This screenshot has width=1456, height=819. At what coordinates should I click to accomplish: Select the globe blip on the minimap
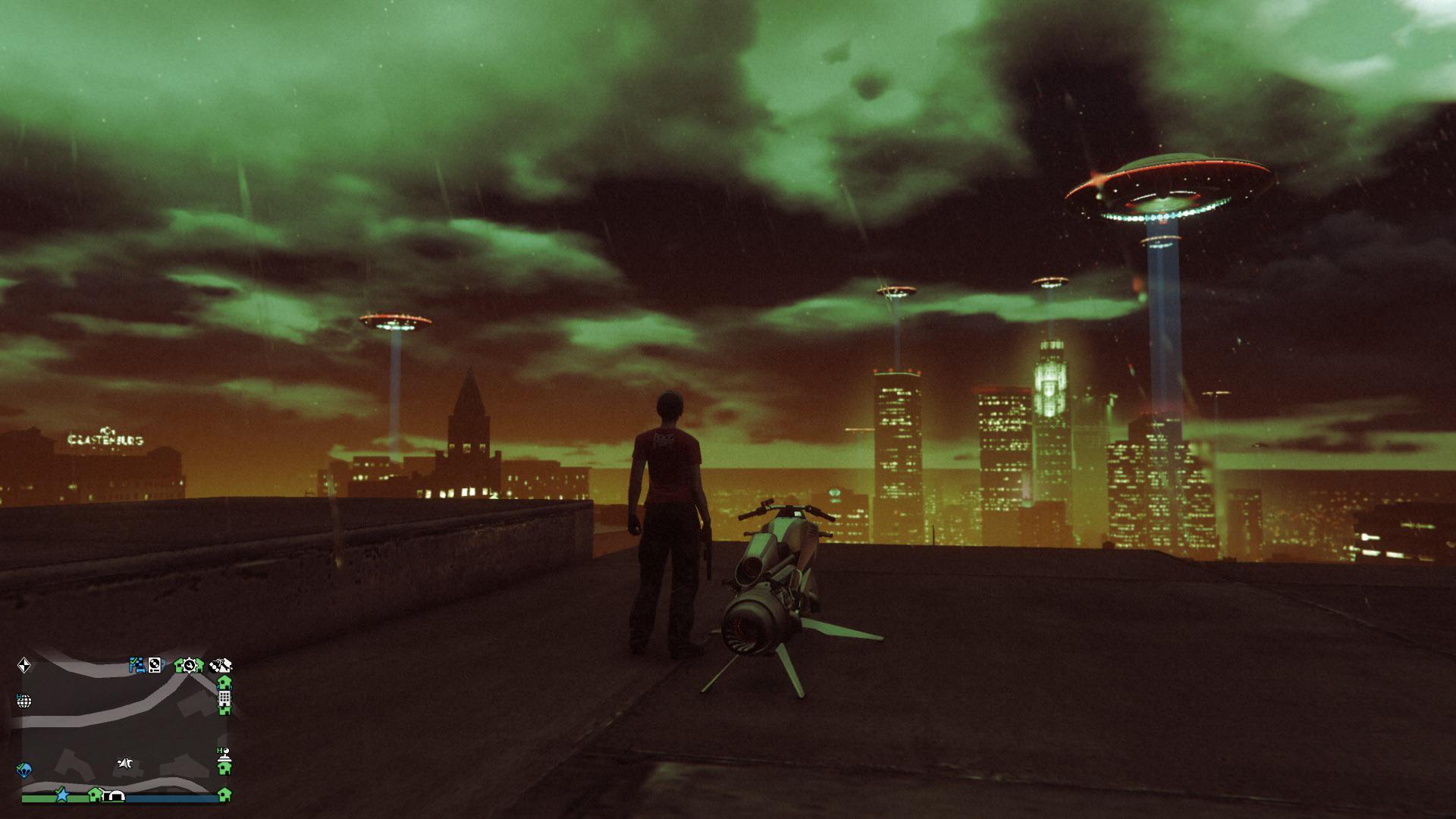click(x=24, y=701)
